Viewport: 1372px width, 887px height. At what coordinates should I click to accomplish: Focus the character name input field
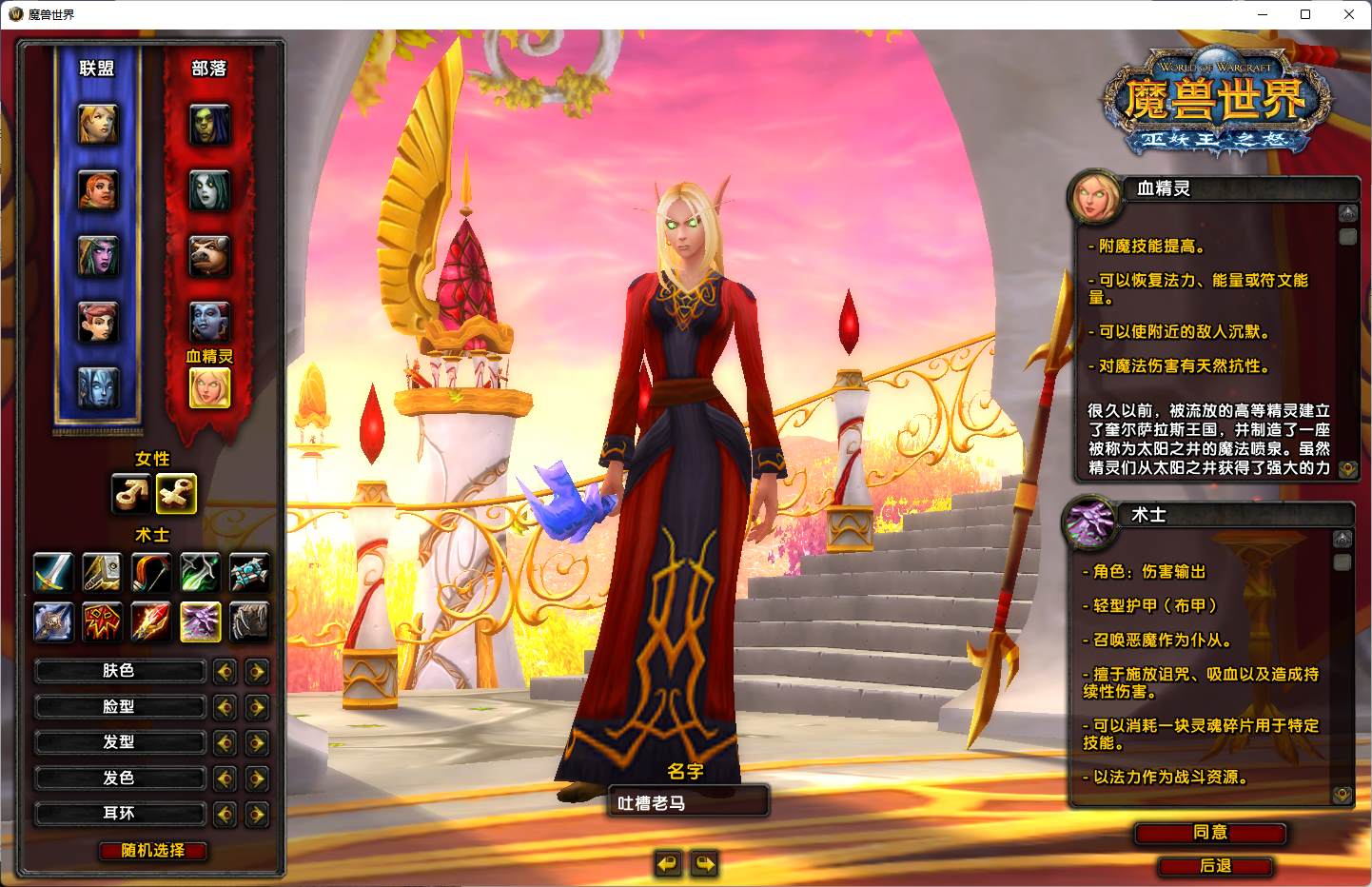pos(687,802)
